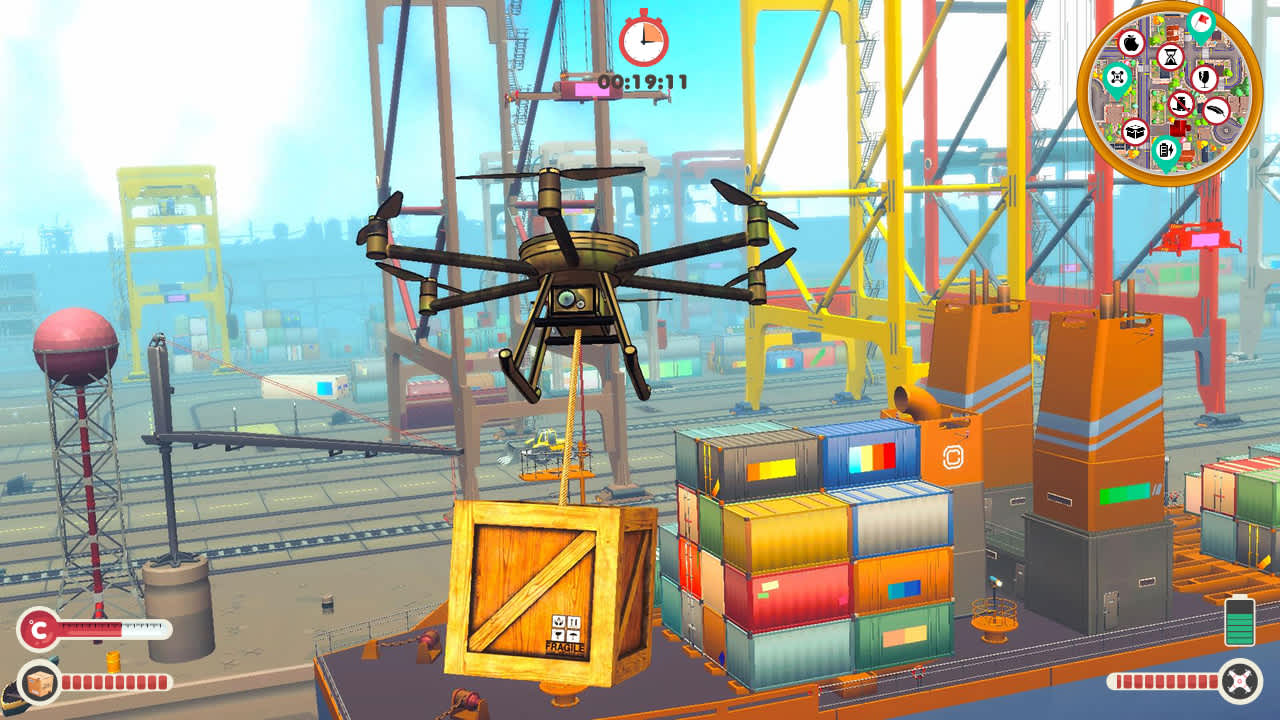Select the red flag destination pin on minimap

pyautogui.click(x=1202, y=23)
